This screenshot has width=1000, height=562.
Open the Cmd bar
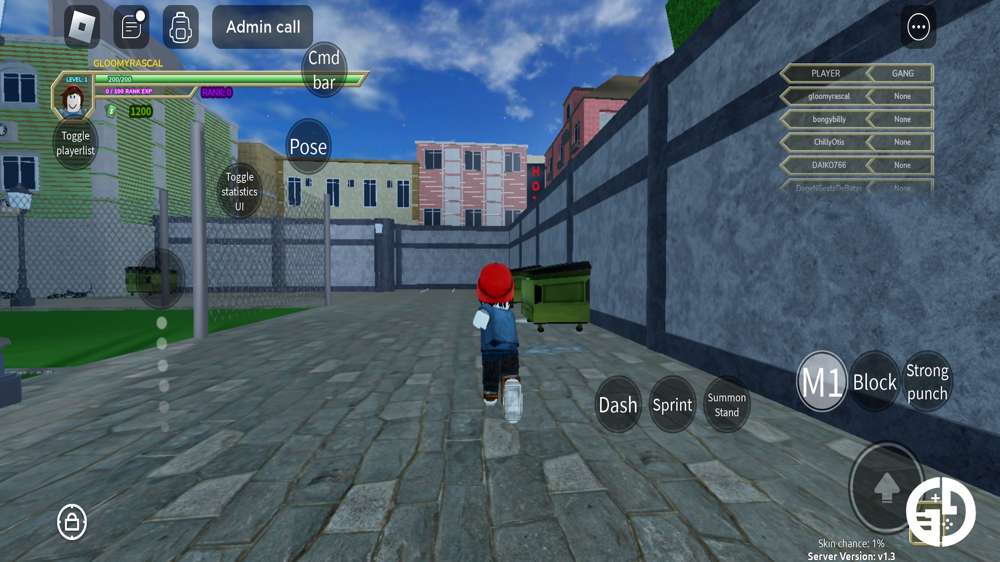(x=323, y=70)
